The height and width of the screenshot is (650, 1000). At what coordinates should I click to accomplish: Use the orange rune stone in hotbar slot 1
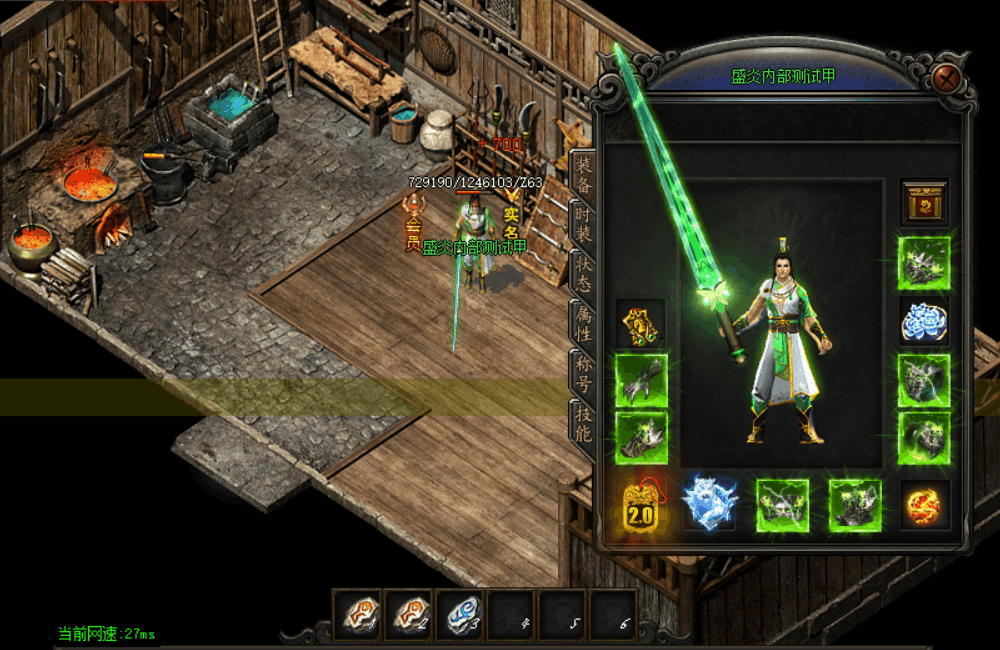358,614
